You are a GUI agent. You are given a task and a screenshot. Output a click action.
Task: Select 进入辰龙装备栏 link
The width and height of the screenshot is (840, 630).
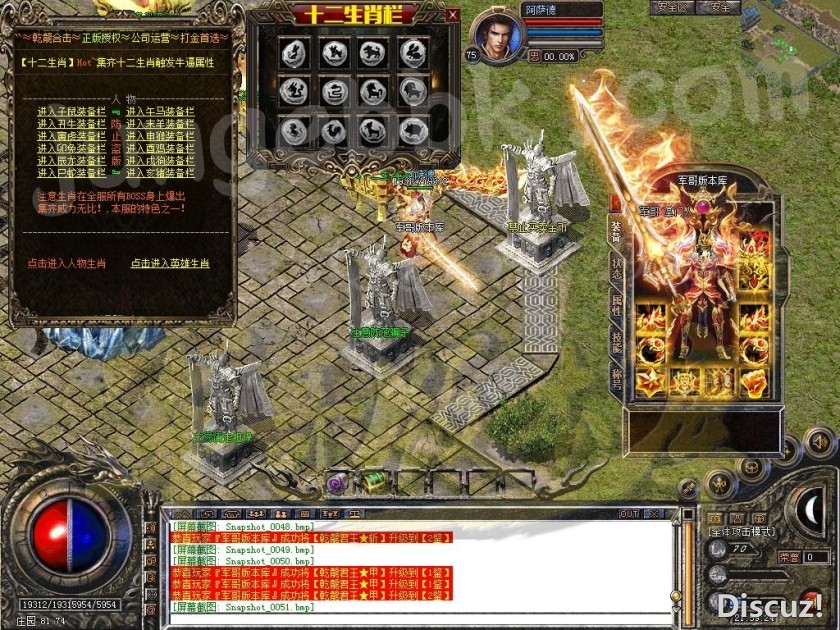coord(71,160)
